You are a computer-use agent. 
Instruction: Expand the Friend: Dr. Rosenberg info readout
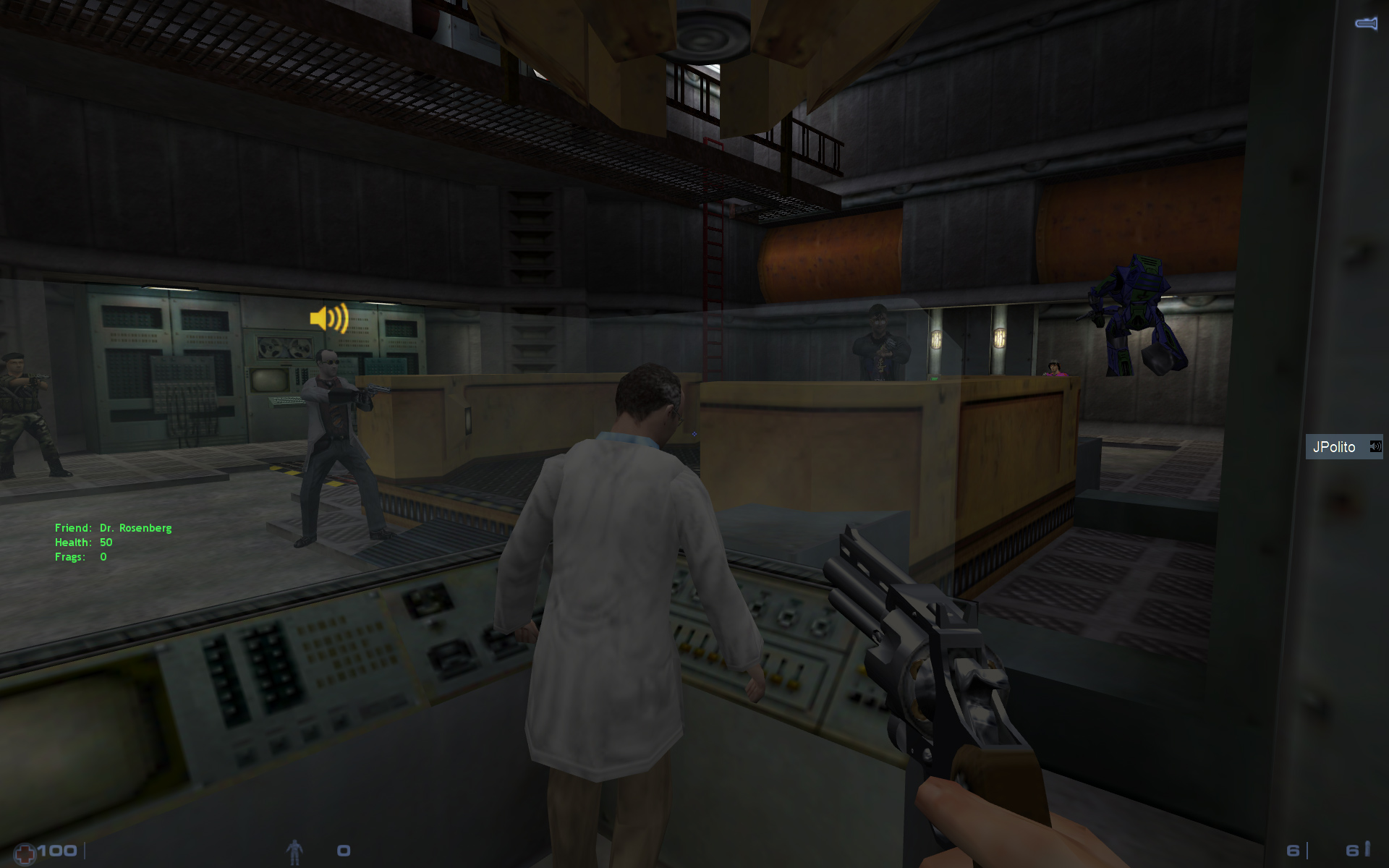point(113,527)
